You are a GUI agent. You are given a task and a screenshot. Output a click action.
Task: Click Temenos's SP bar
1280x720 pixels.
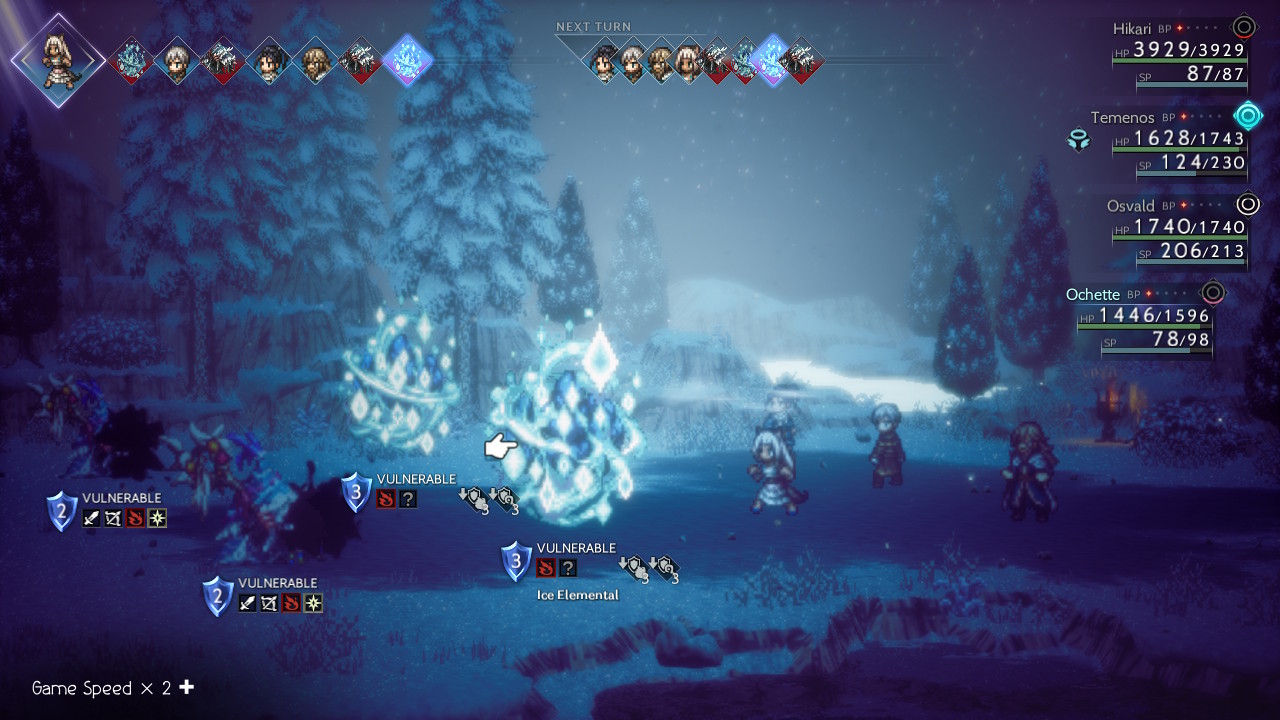1189,171
